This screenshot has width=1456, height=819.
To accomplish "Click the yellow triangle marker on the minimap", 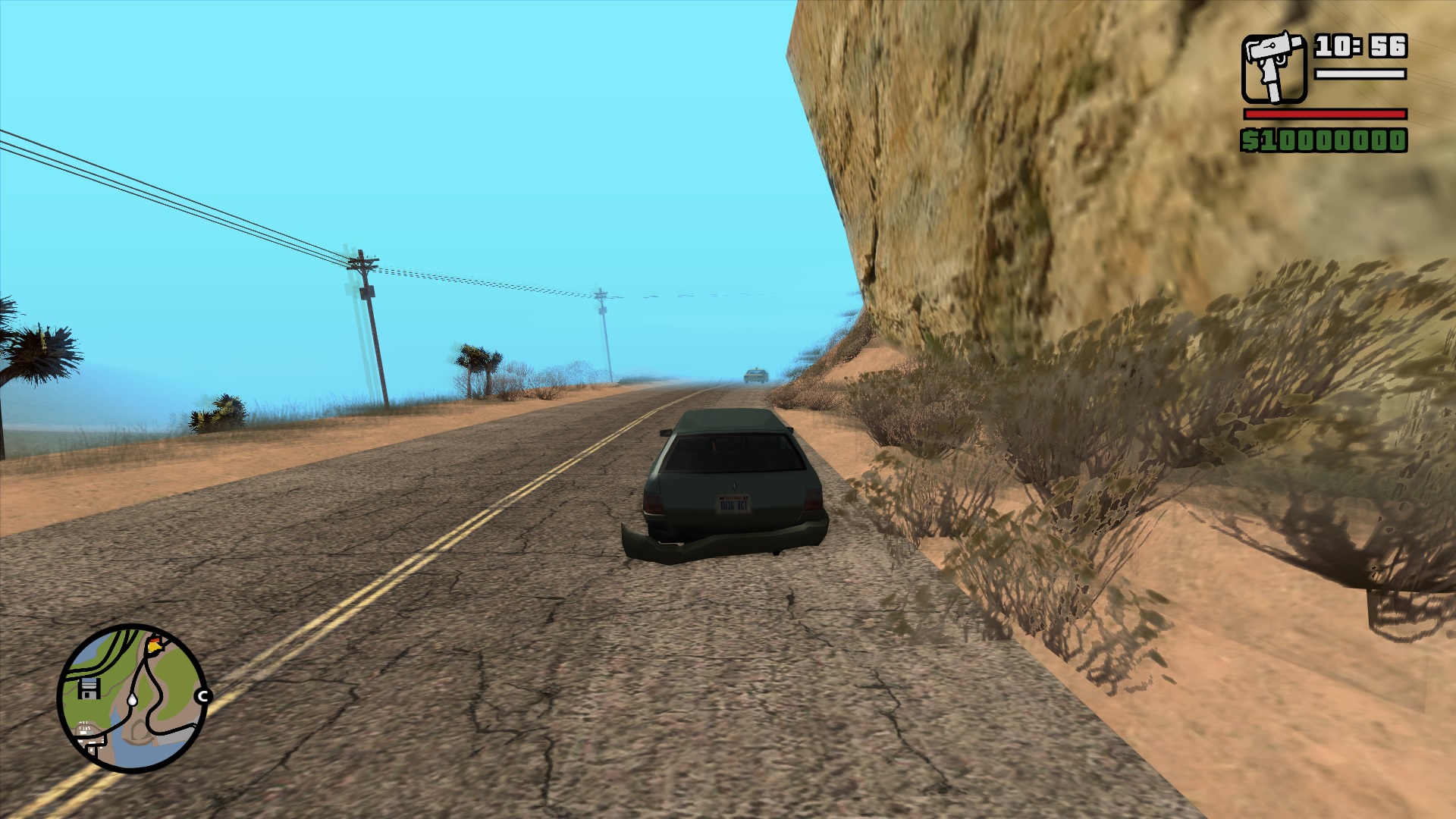I will pos(152,645).
